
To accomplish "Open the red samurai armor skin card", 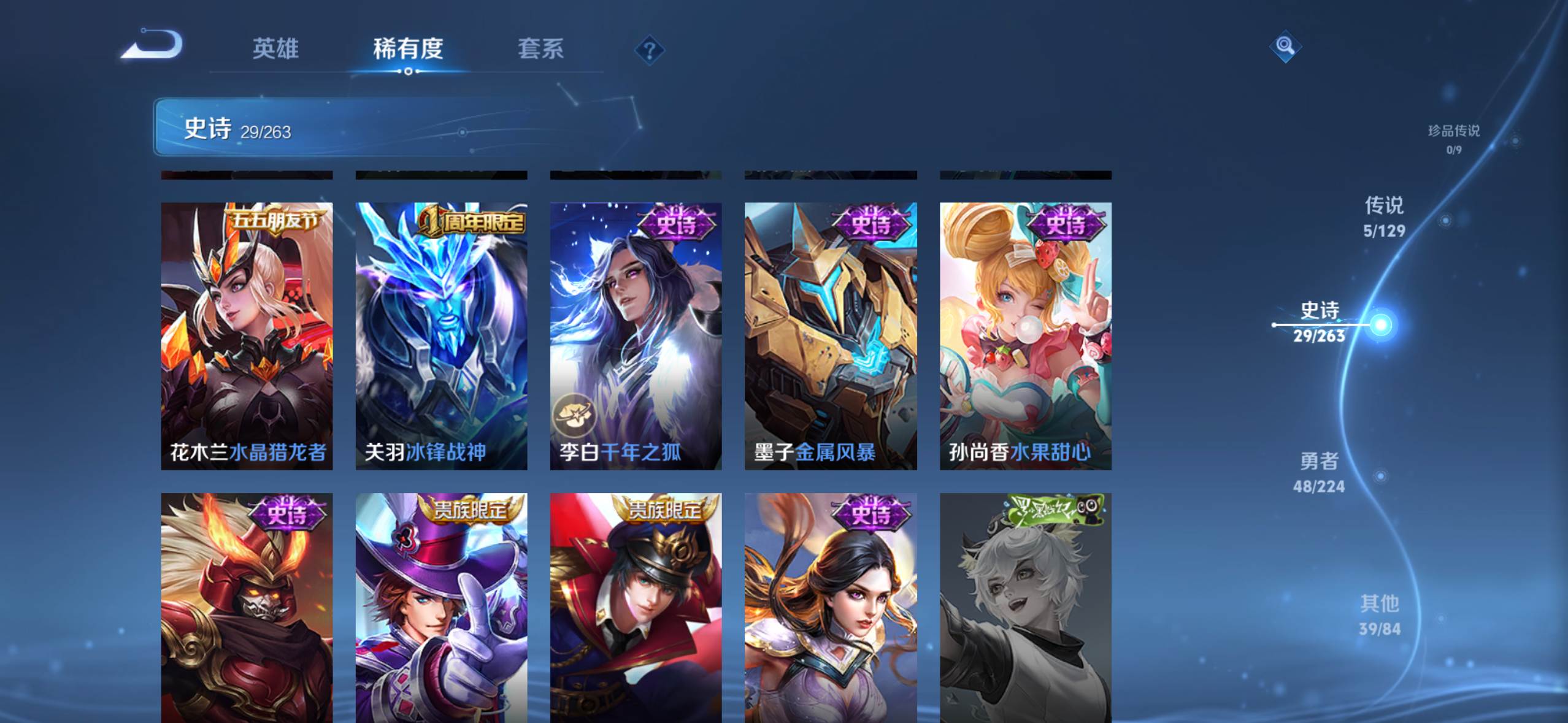I will 247,607.
